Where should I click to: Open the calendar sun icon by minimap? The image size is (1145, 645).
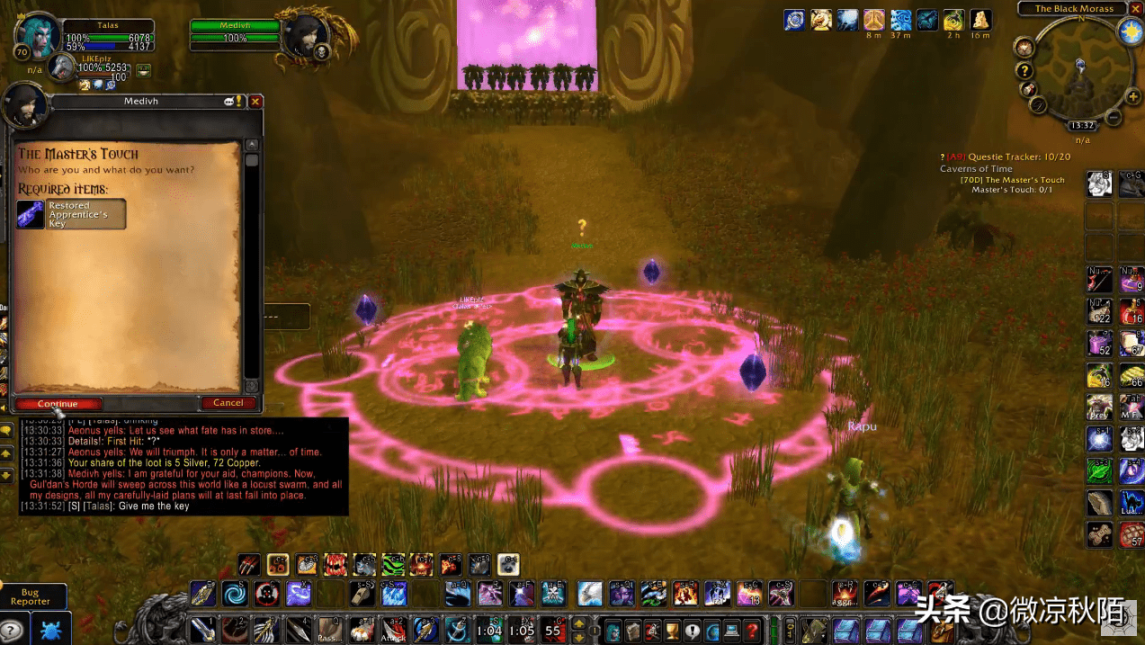pyautogui.click(x=1131, y=30)
